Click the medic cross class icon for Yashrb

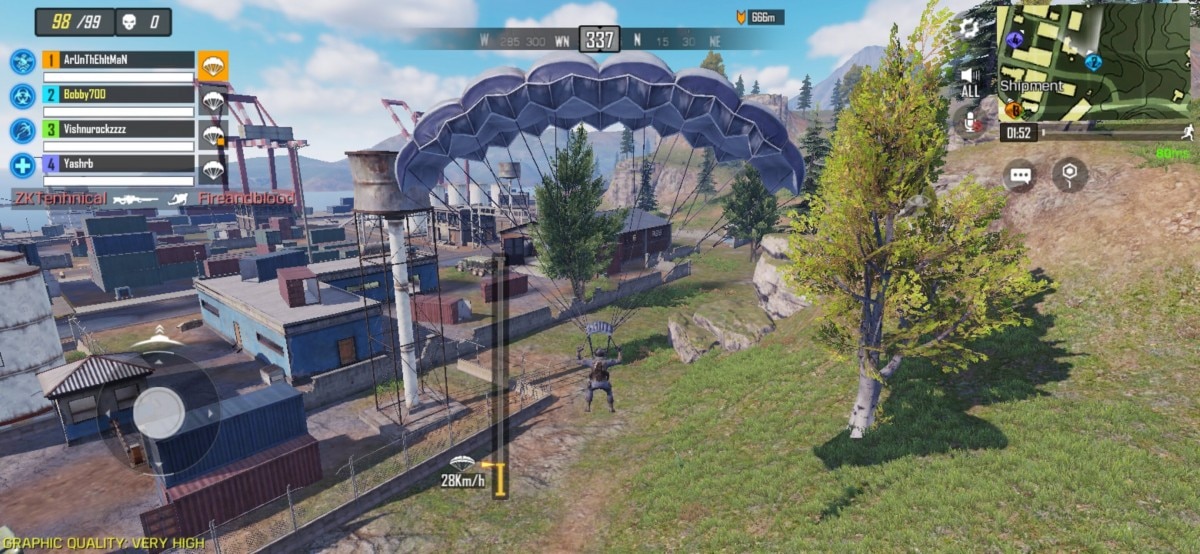tap(22, 165)
